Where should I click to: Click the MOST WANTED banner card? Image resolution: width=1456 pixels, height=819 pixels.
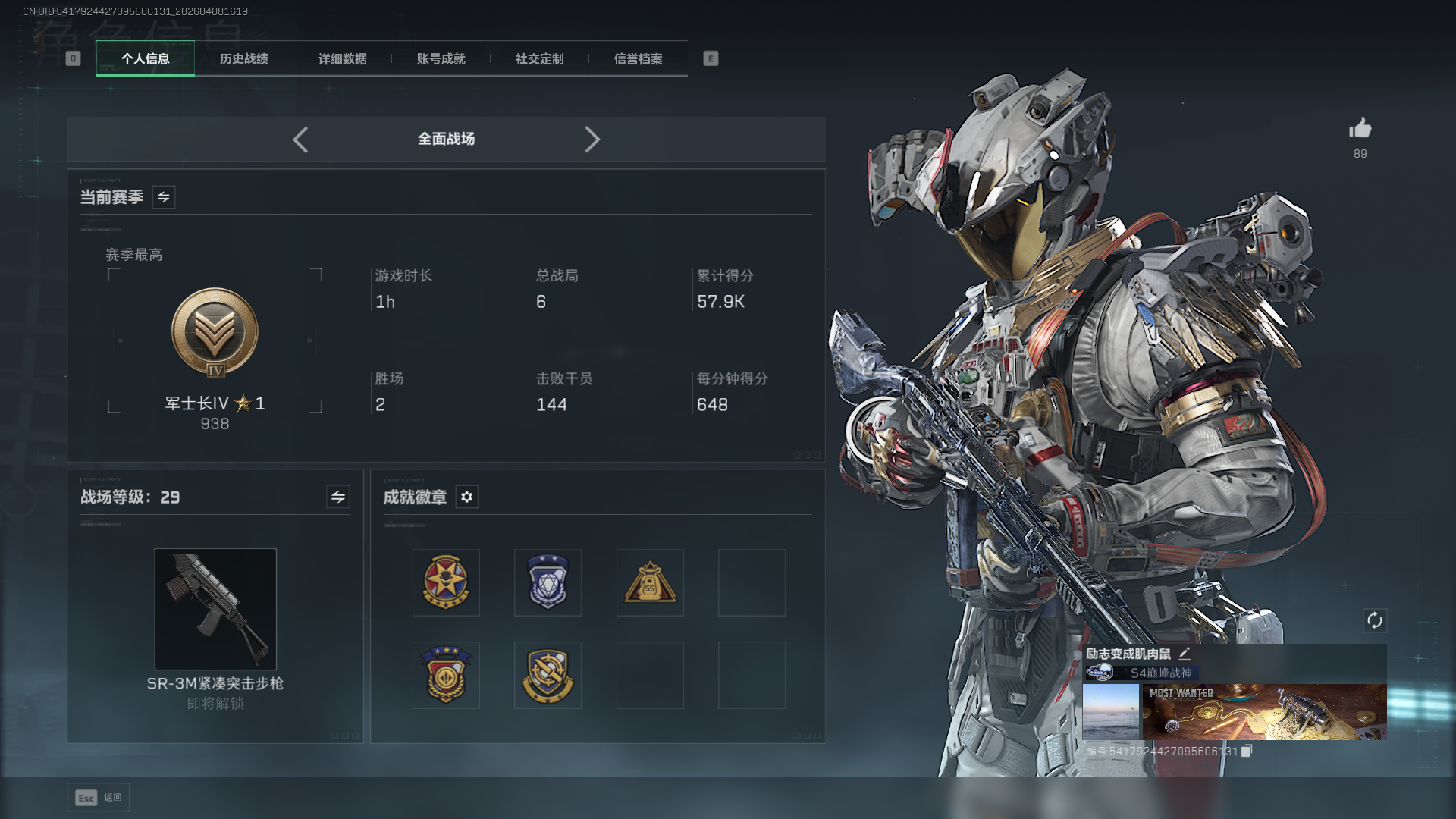[x=1264, y=711]
